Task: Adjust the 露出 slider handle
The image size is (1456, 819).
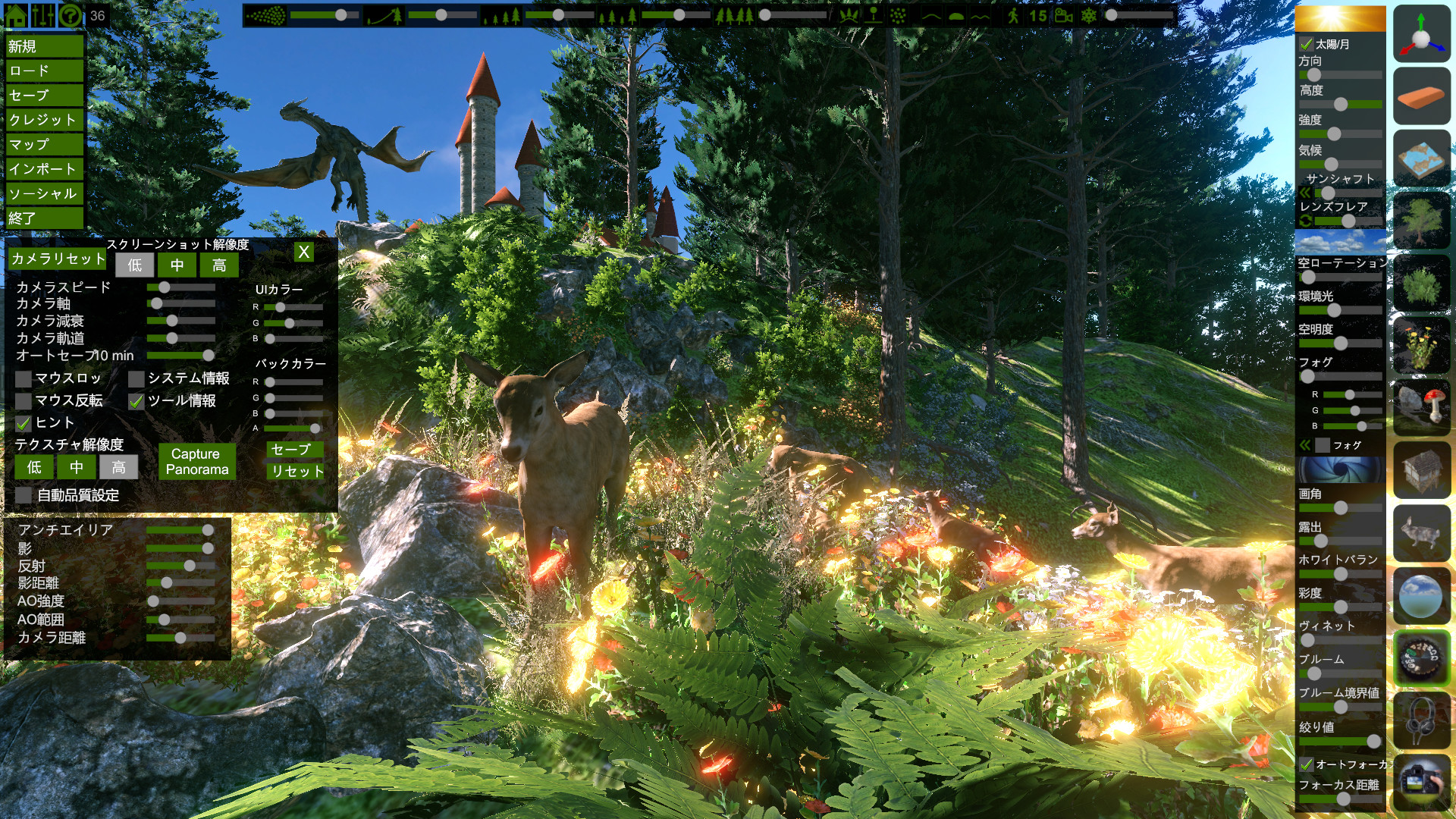Action: 1321,541
